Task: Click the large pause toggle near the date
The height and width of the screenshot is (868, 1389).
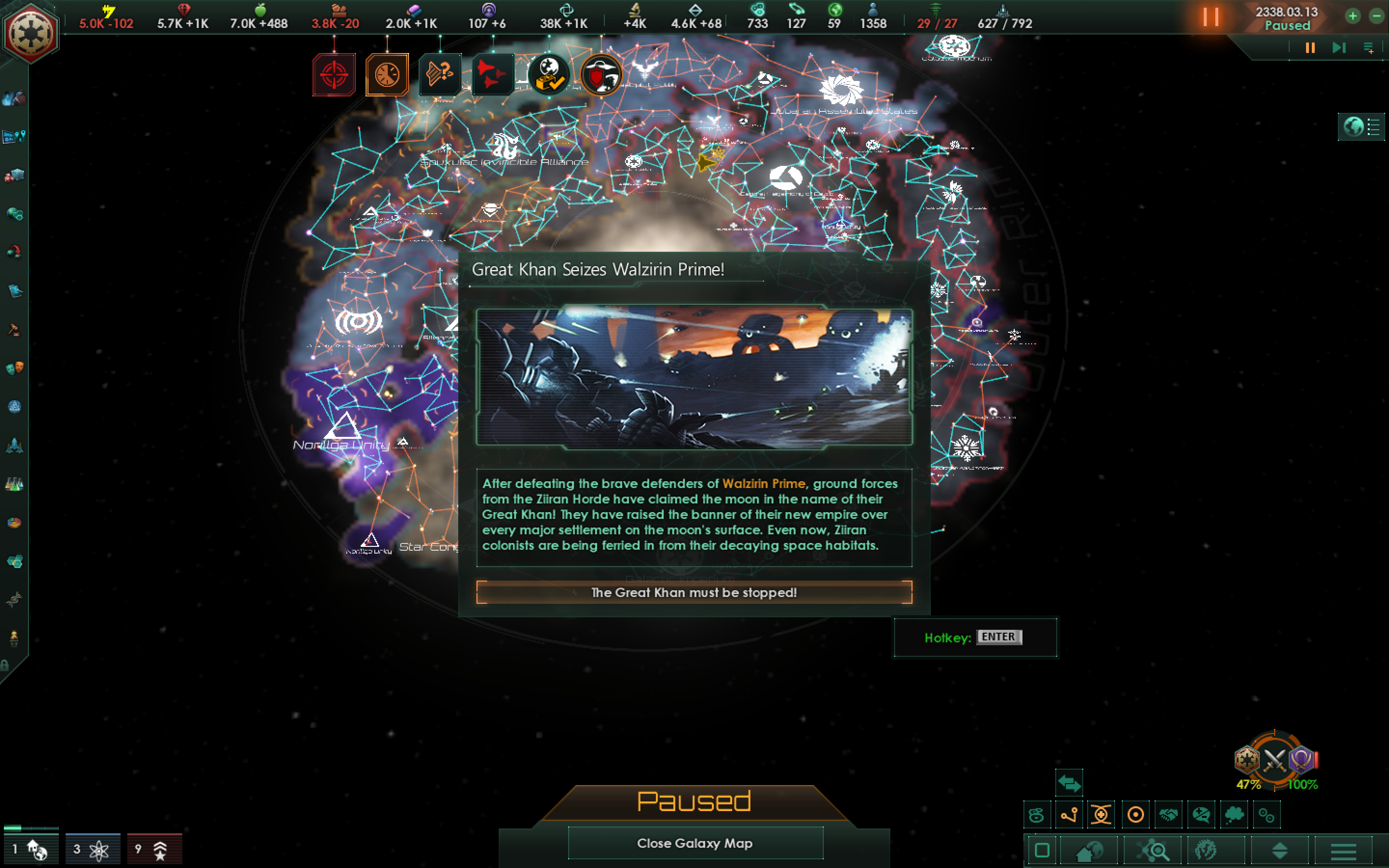Action: click(x=1211, y=17)
